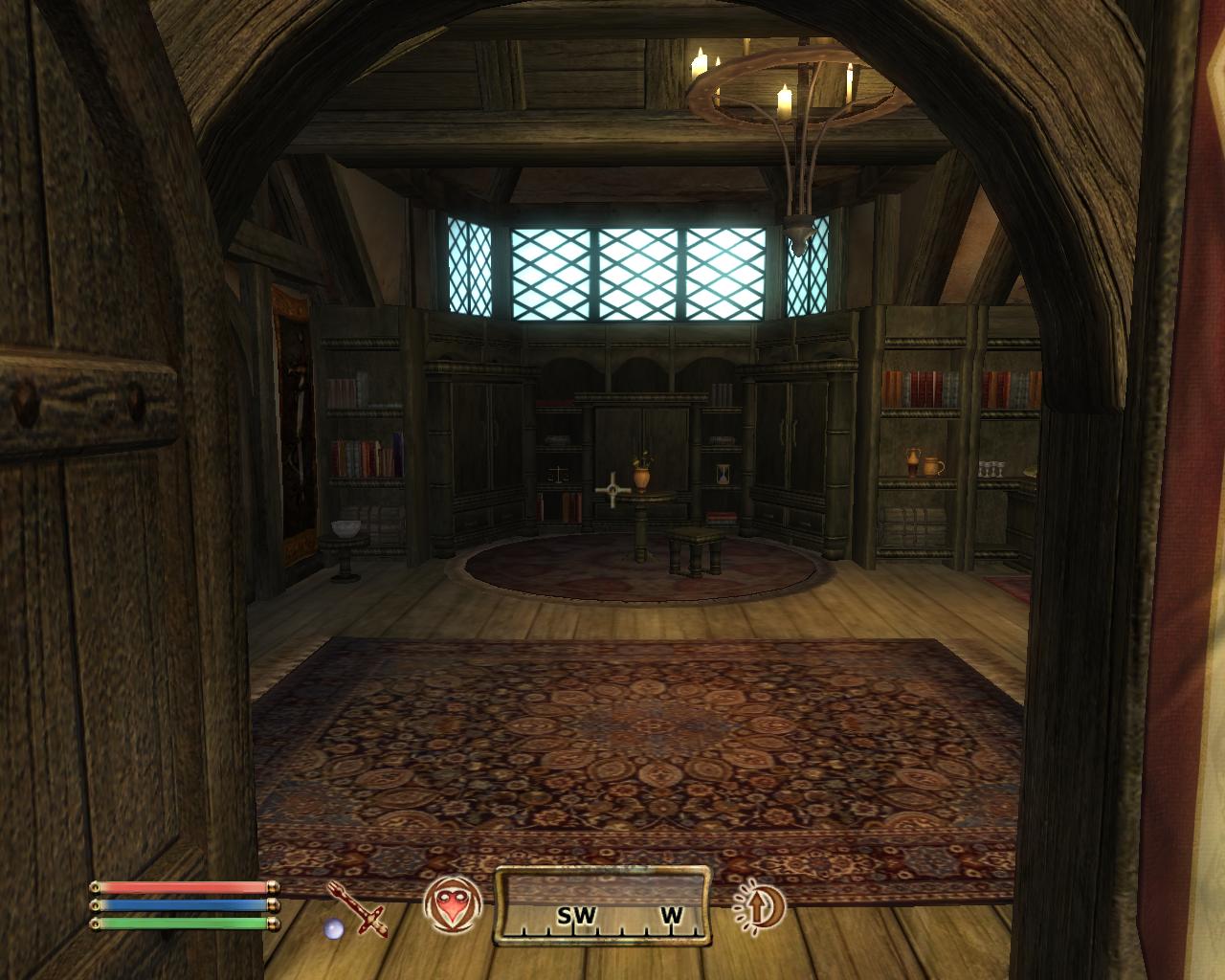This screenshot has width=1225, height=980.
Task: Click the compass heading bar
Action: pyautogui.click(x=602, y=904)
